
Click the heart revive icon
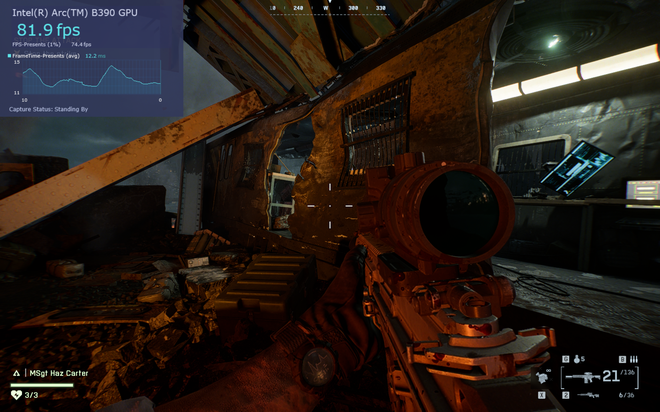pyautogui.click(x=15, y=395)
